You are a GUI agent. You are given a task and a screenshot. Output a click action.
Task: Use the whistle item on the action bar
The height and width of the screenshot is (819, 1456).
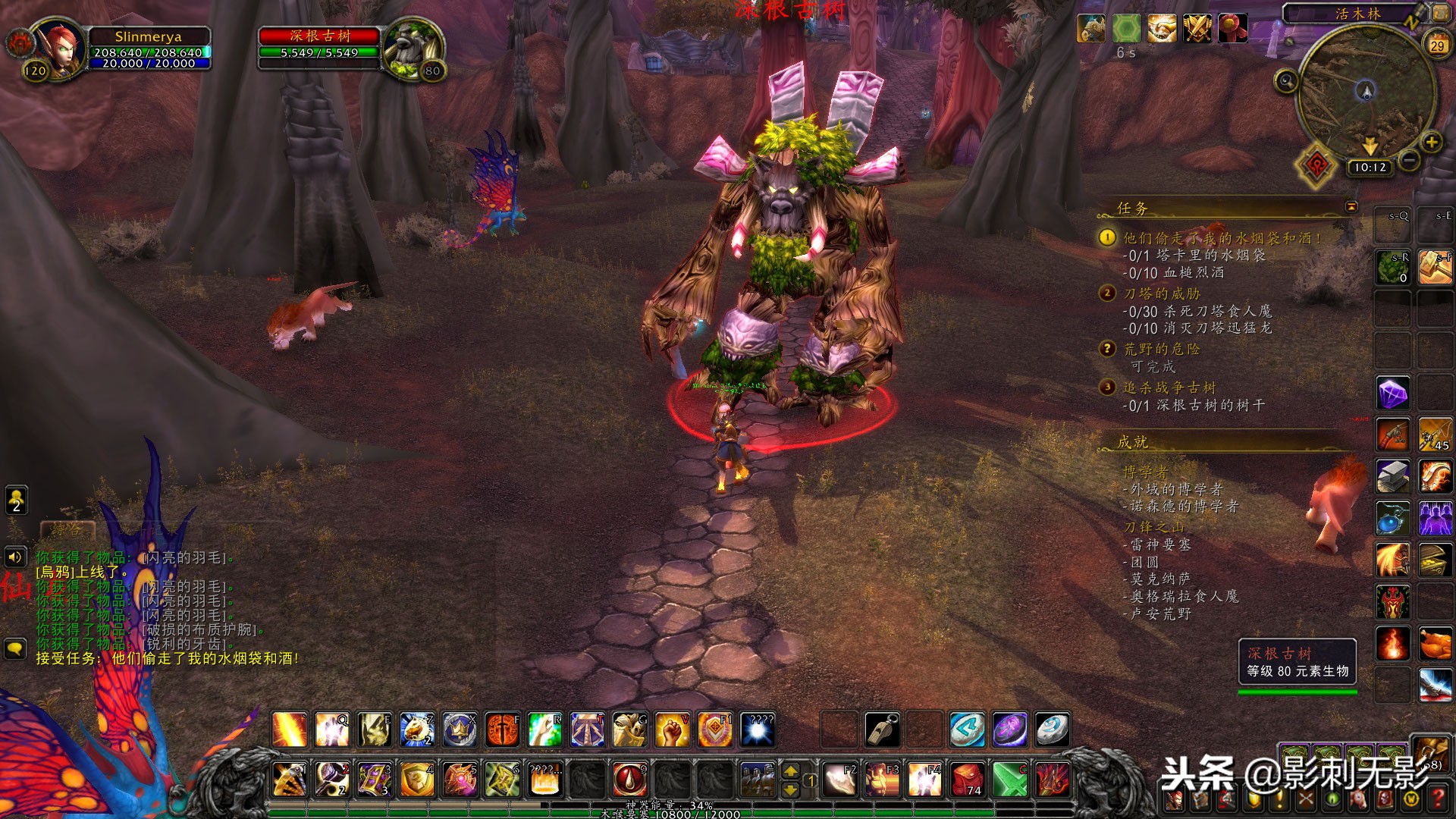[882, 730]
